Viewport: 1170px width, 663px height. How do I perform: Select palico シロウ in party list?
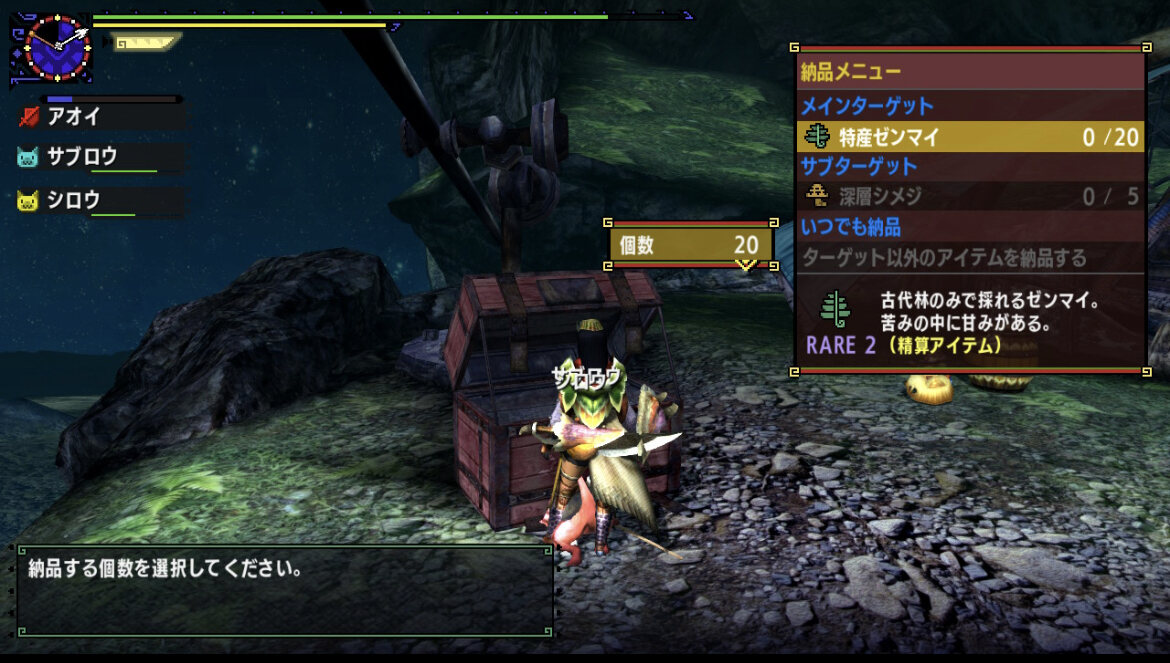(74, 201)
